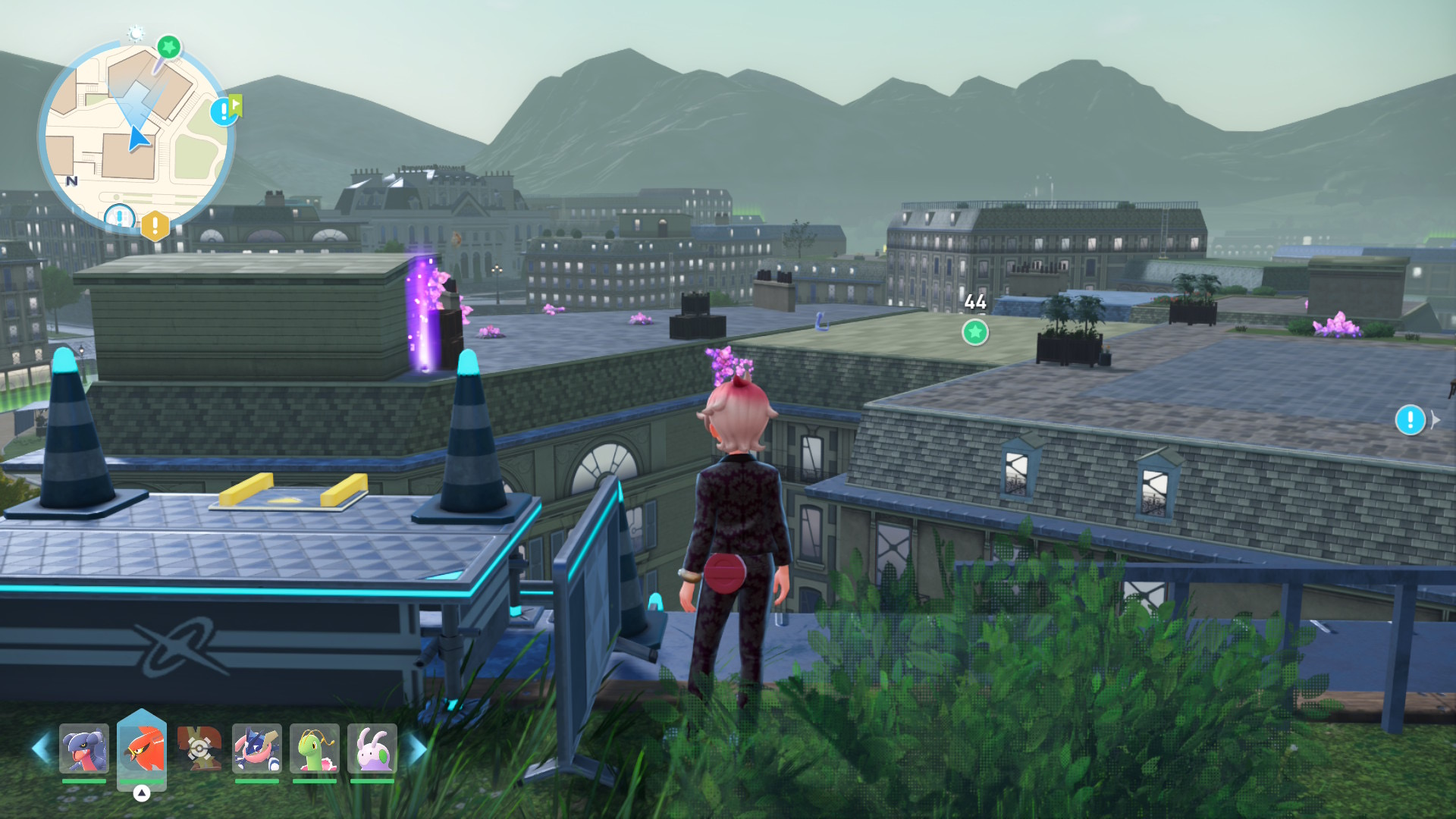Pick the party slot with Poké Ball overlay
This screenshot has width=1456, height=819.
pos(199,748)
